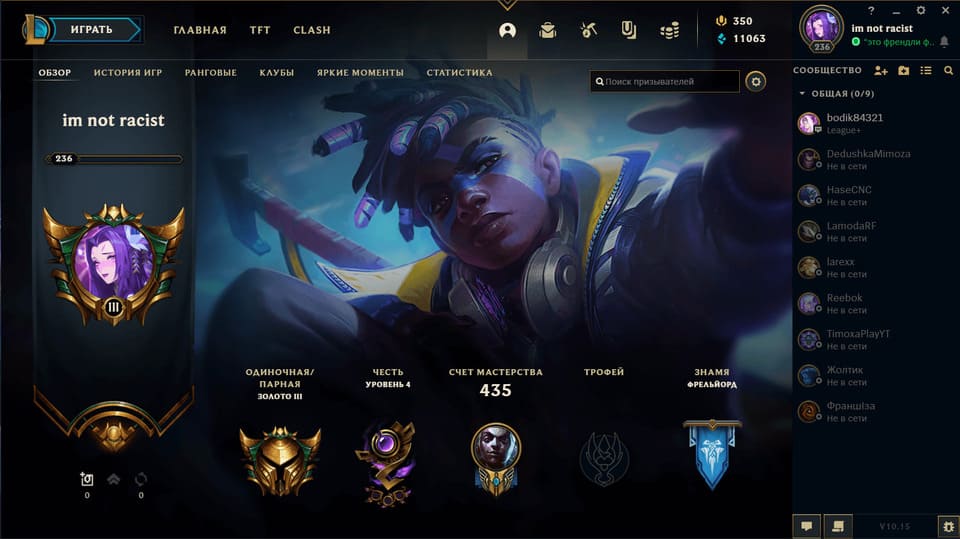Select the РАНГОВЫЕ tab
This screenshot has width=960, height=539.
point(210,73)
